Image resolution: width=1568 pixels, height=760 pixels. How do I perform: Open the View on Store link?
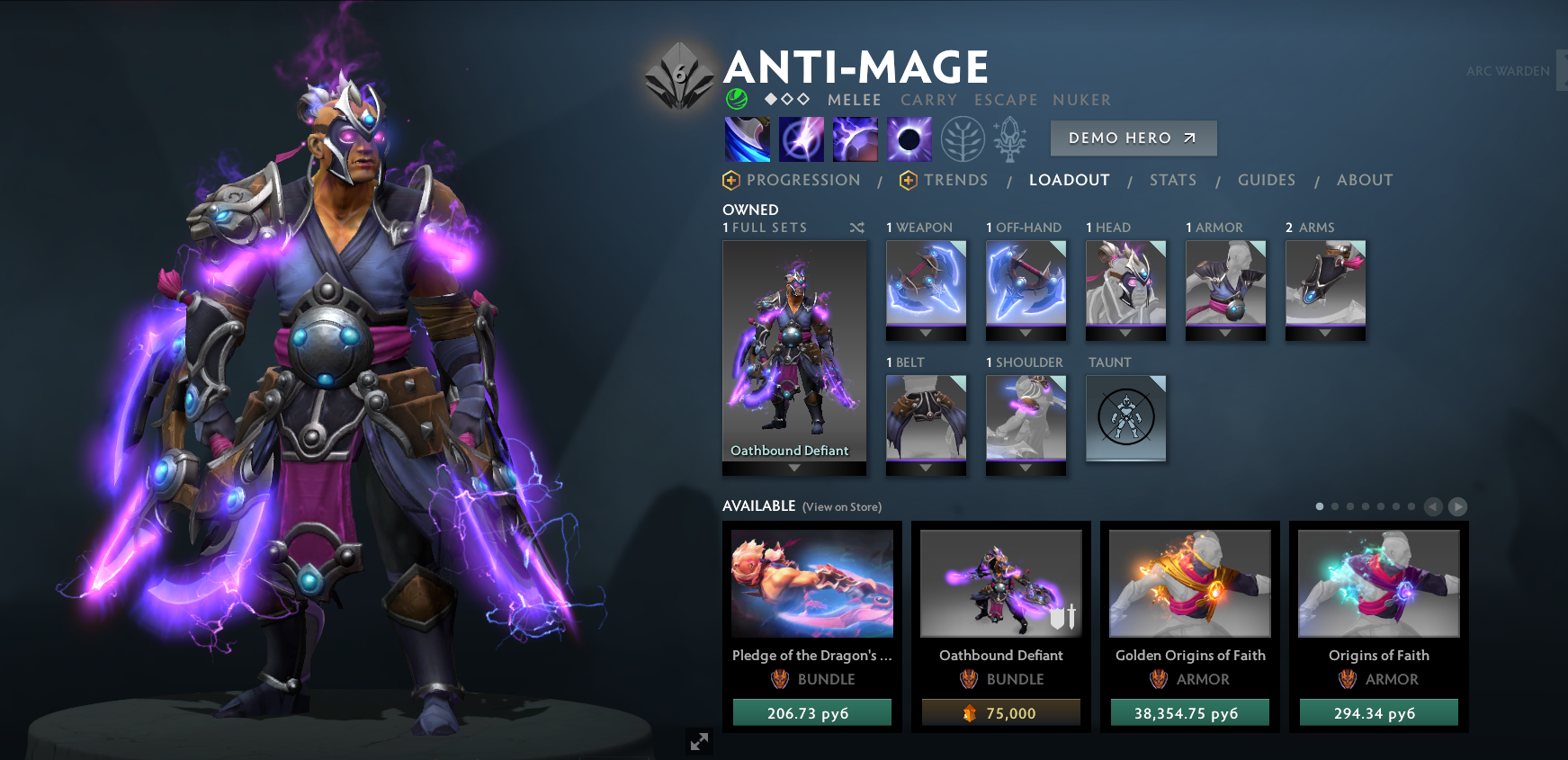[x=841, y=506]
